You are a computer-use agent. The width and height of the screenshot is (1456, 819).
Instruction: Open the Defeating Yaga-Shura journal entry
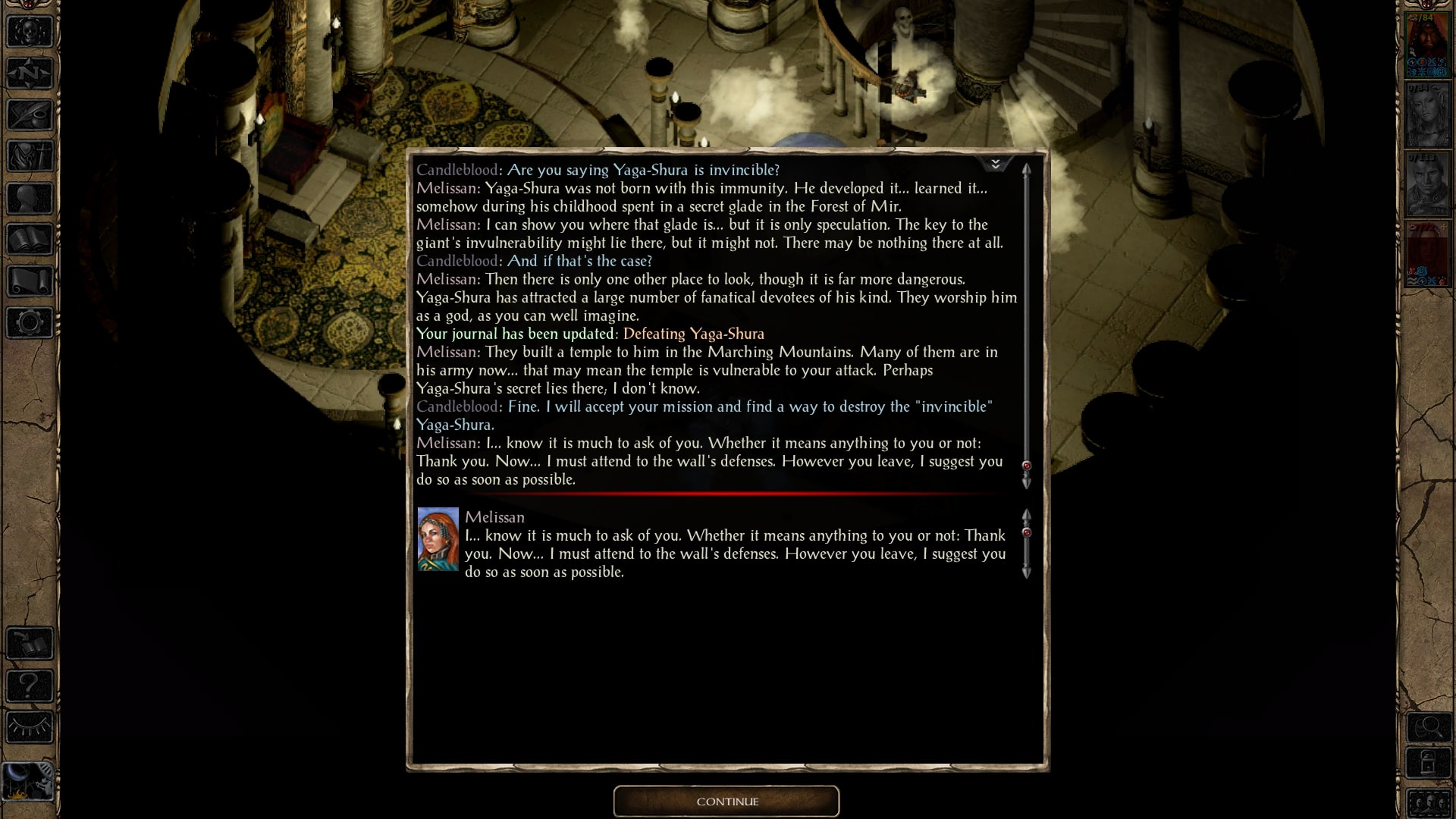click(692, 334)
